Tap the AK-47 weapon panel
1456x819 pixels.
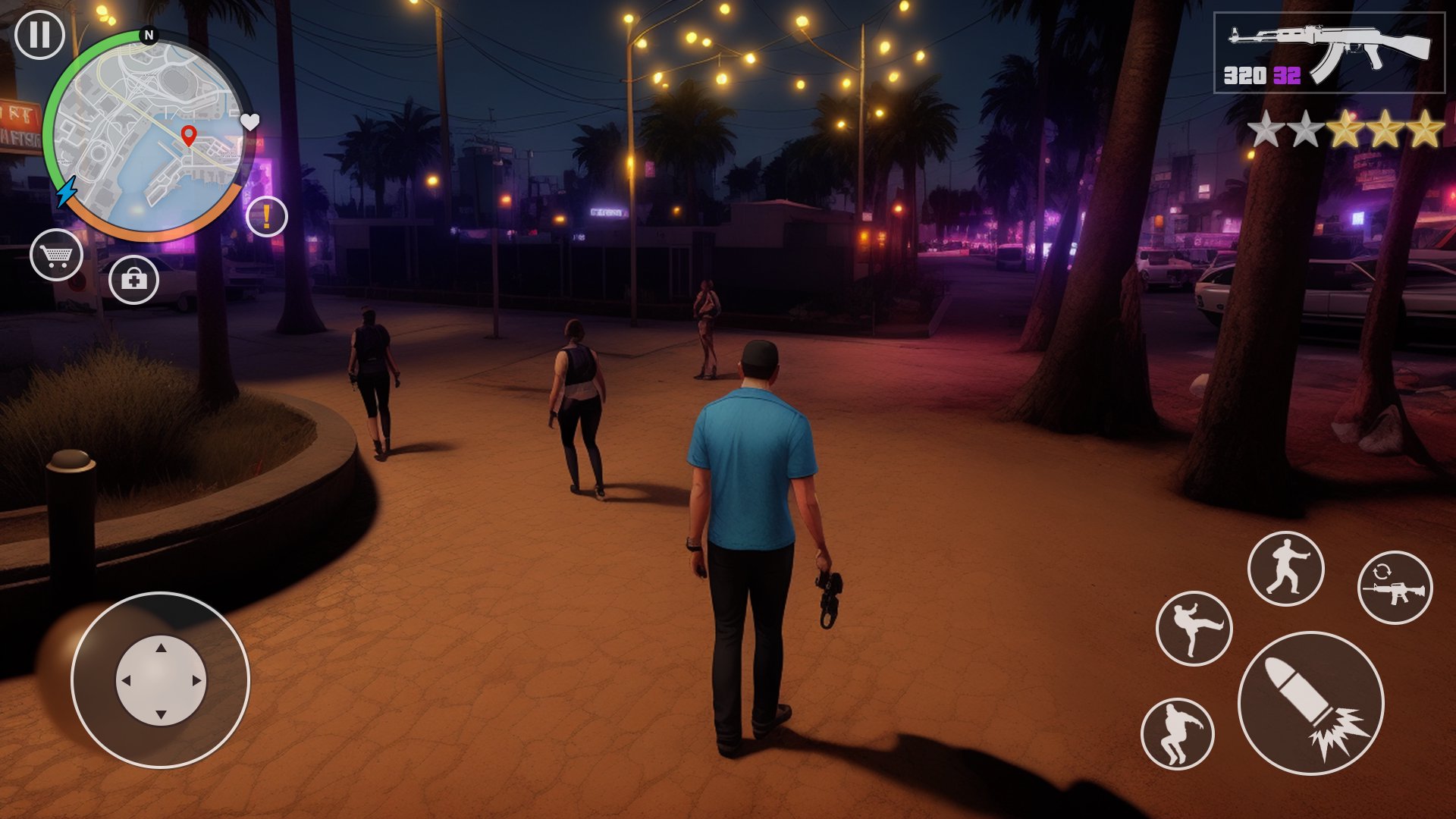tap(1329, 53)
